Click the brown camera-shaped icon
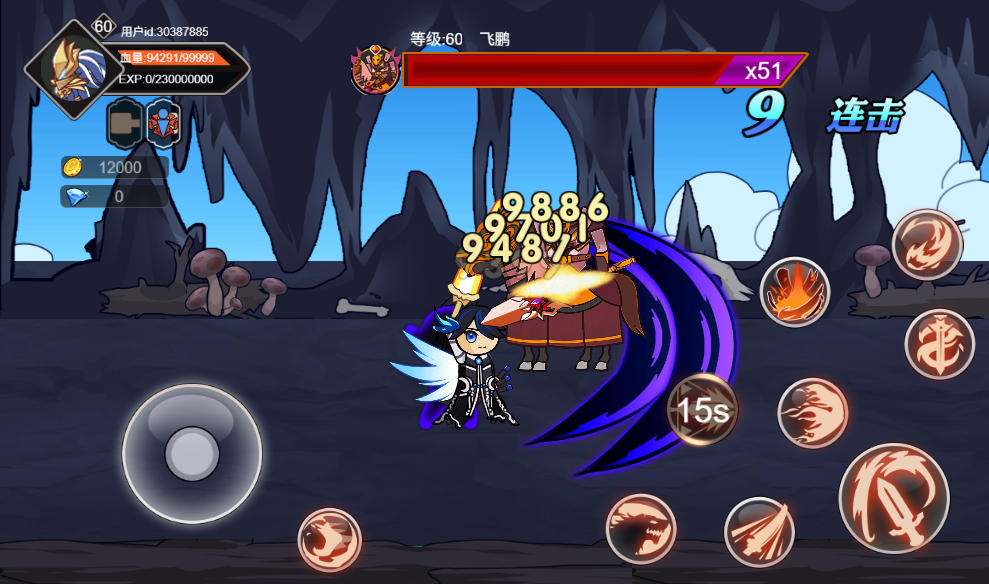Image resolution: width=989 pixels, height=584 pixels. tap(125, 123)
